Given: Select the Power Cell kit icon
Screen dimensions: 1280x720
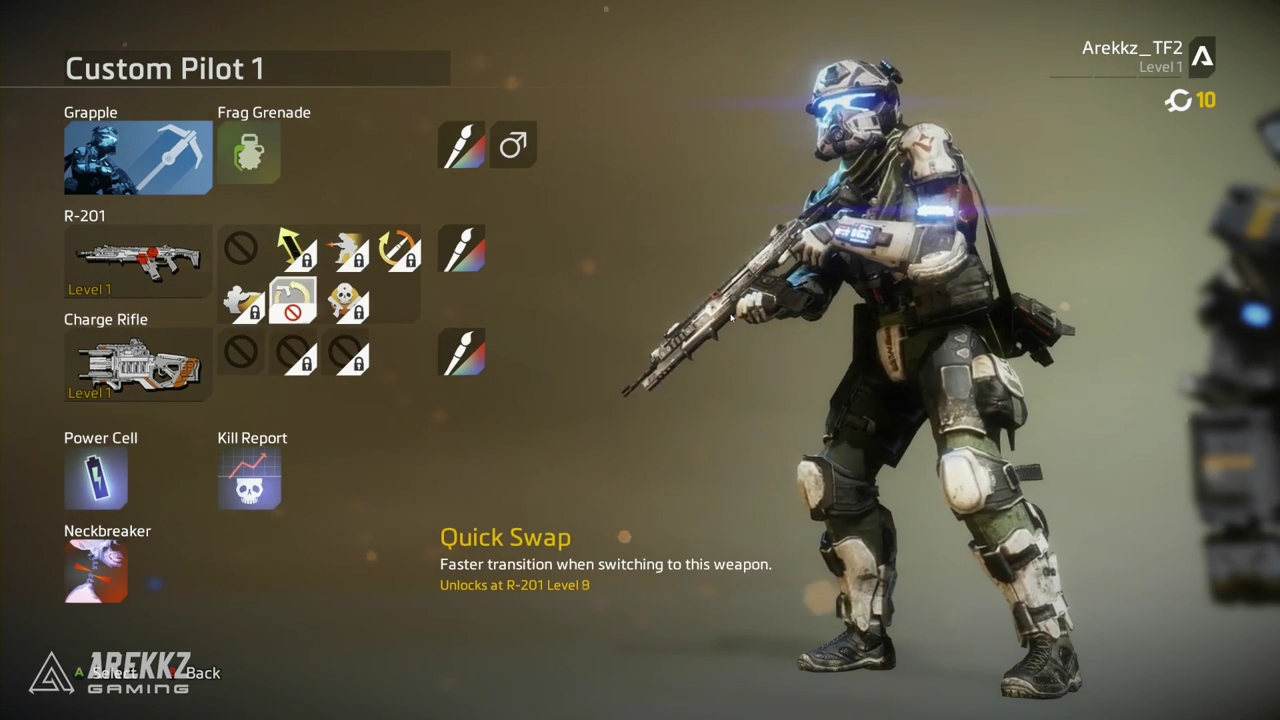Looking at the screenshot, I should click(96, 478).
